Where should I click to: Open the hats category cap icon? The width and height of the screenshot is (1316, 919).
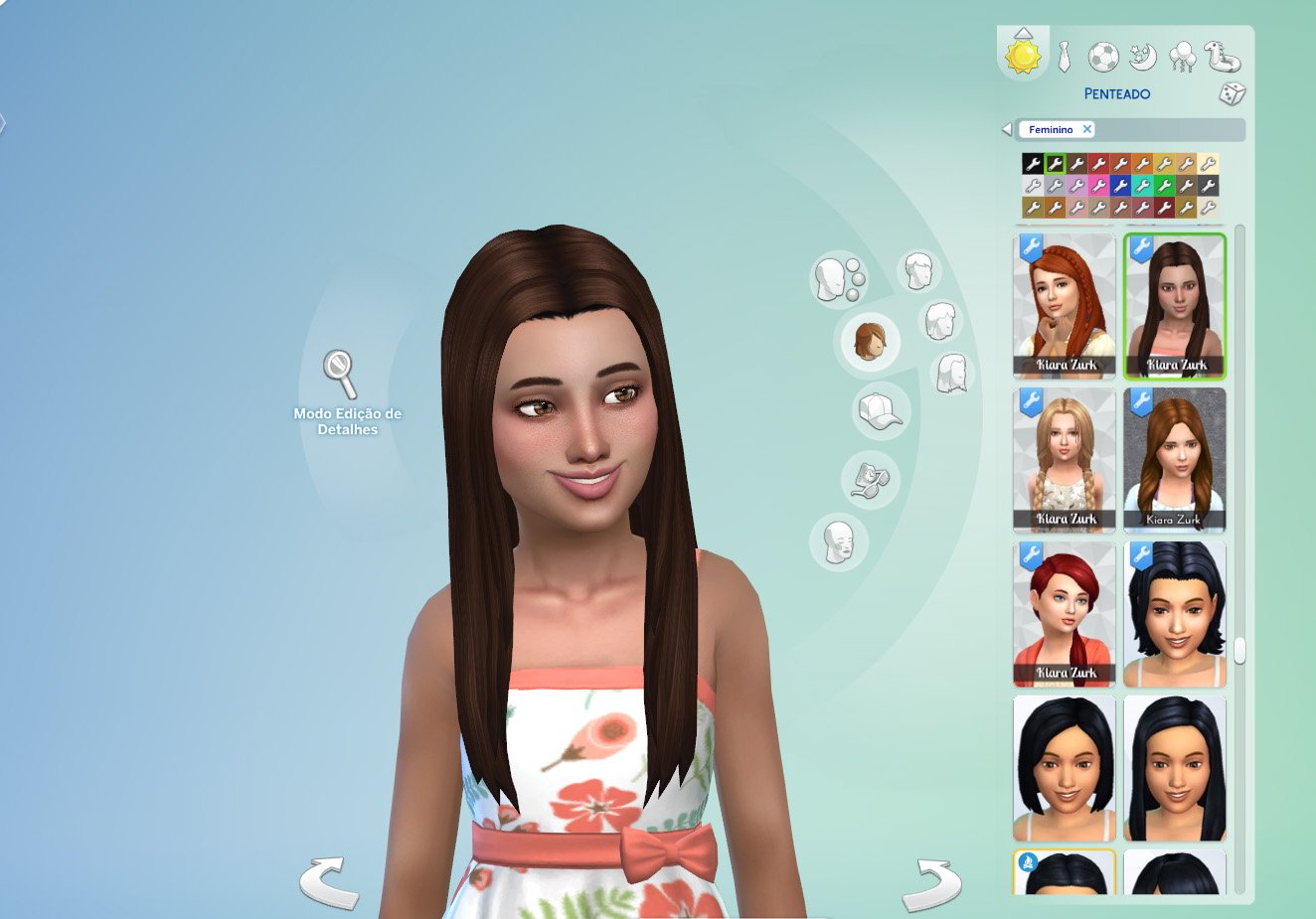point(880,411)
